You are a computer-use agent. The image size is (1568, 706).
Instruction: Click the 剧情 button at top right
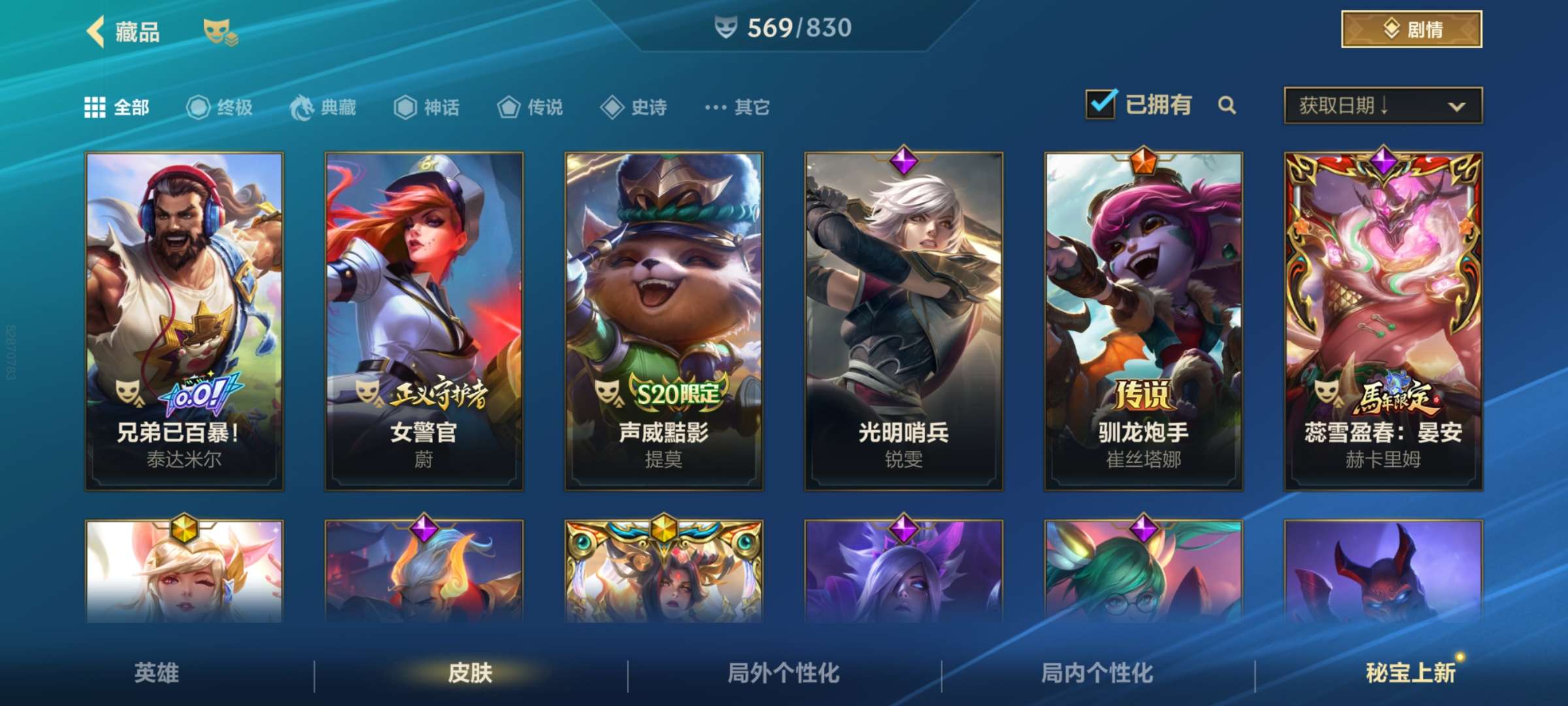point(1411,29)
